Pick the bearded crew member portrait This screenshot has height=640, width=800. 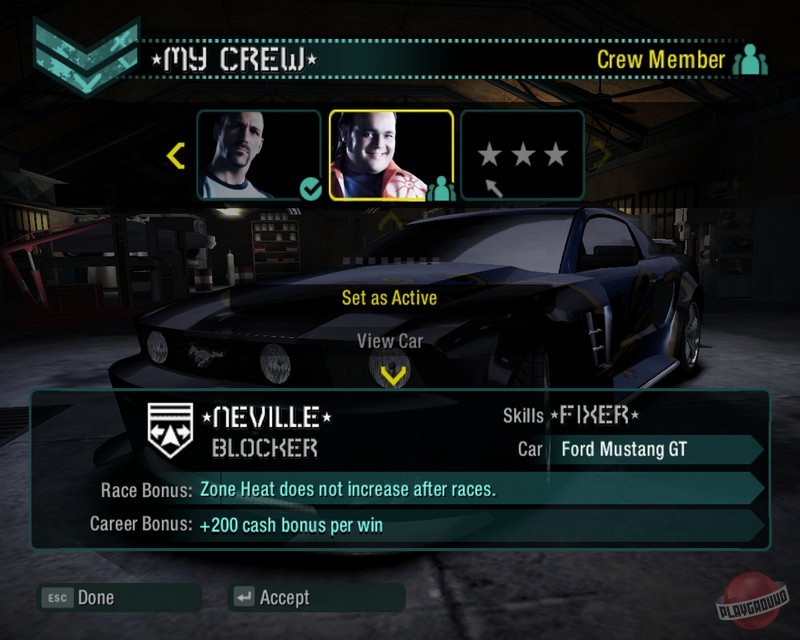tap(258, 155)
